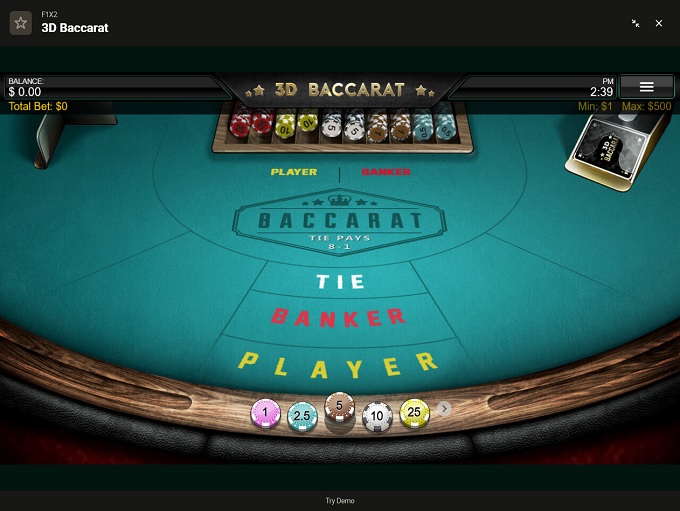Viewport: 680px width, 511px height.
Task: Close the game window
Action: point(659,23)
